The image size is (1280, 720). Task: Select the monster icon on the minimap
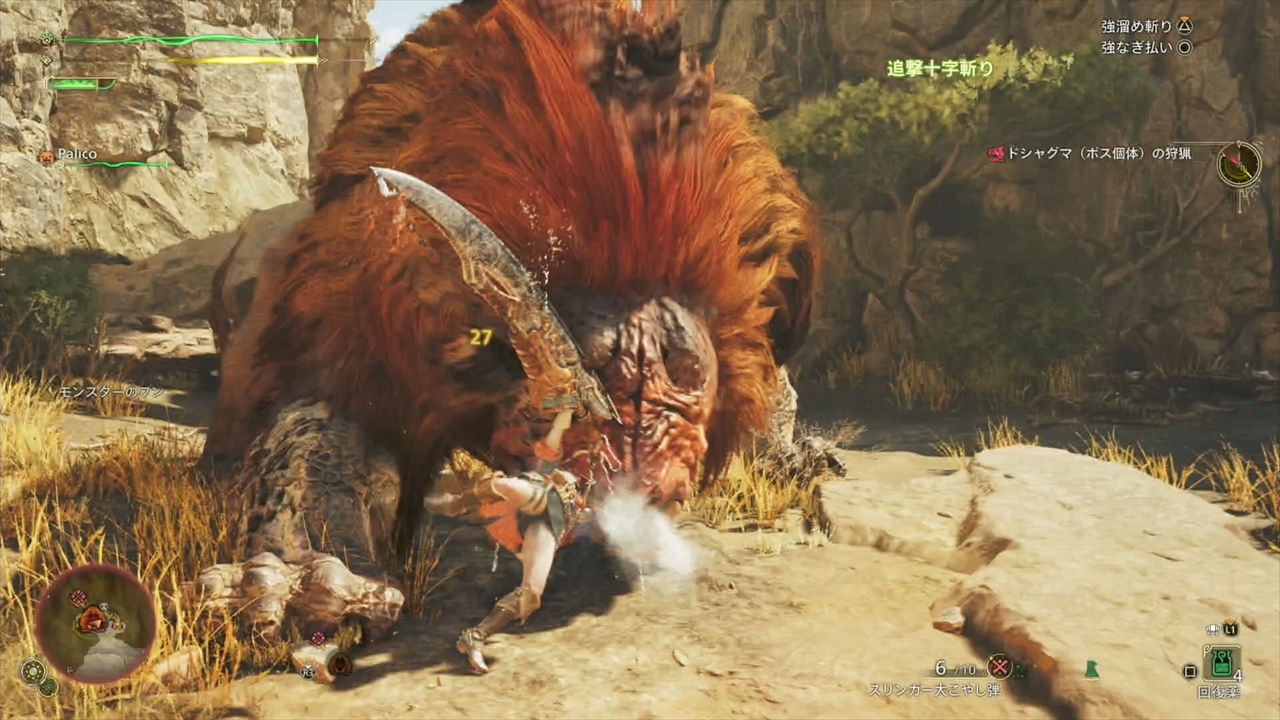[93, 619]
